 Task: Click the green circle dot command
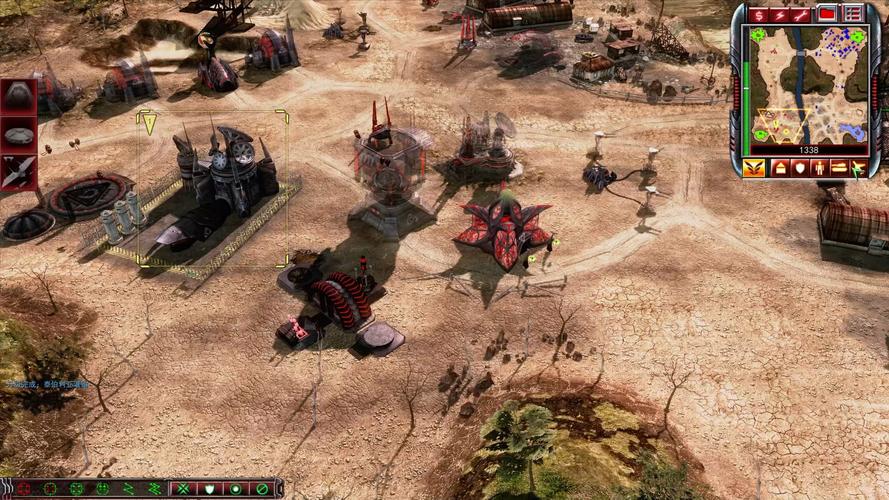[x=235, y=489]
